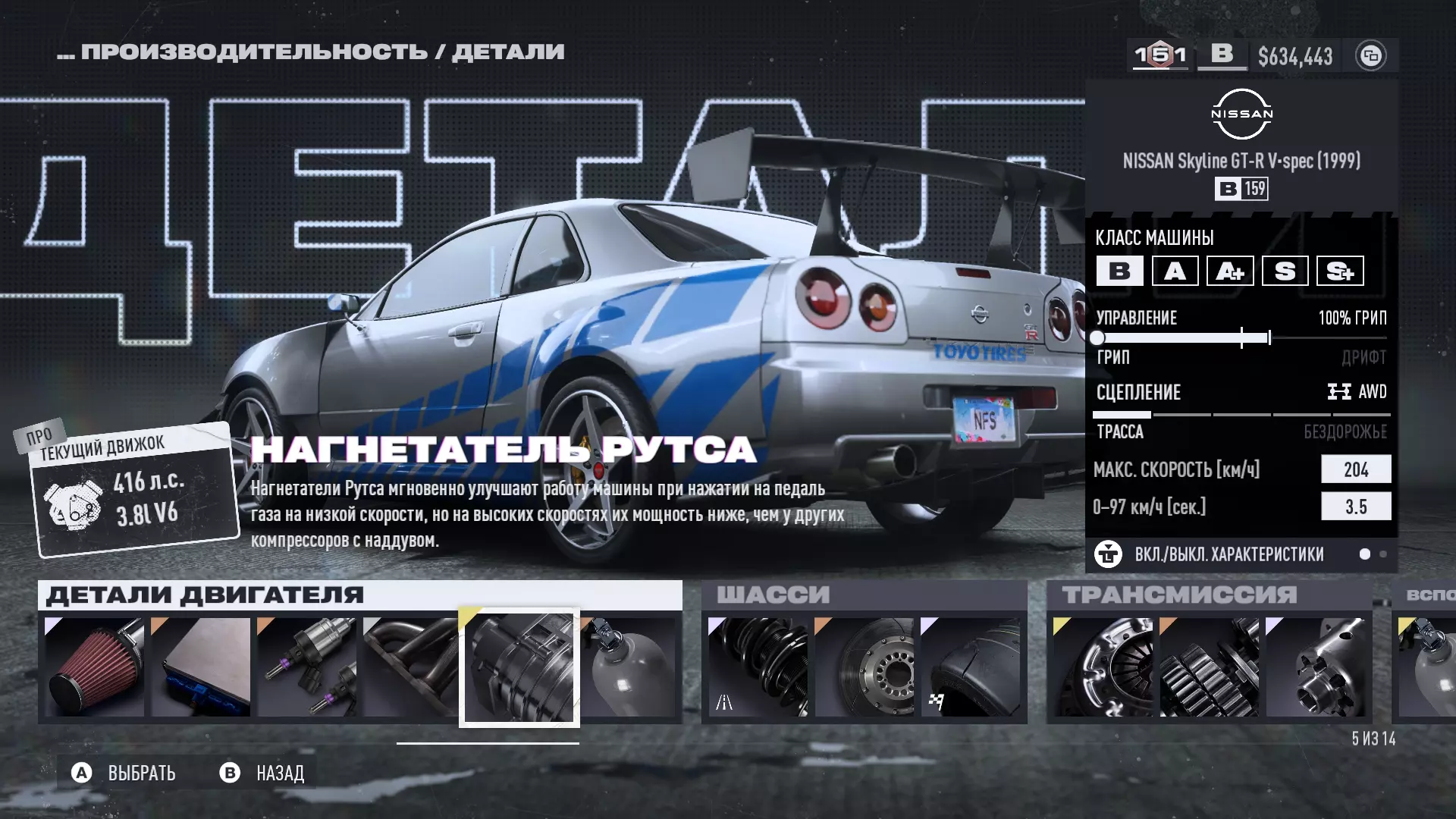
Task: Click ВЫБРАТЬ to confirm the part
Action: 125,773
